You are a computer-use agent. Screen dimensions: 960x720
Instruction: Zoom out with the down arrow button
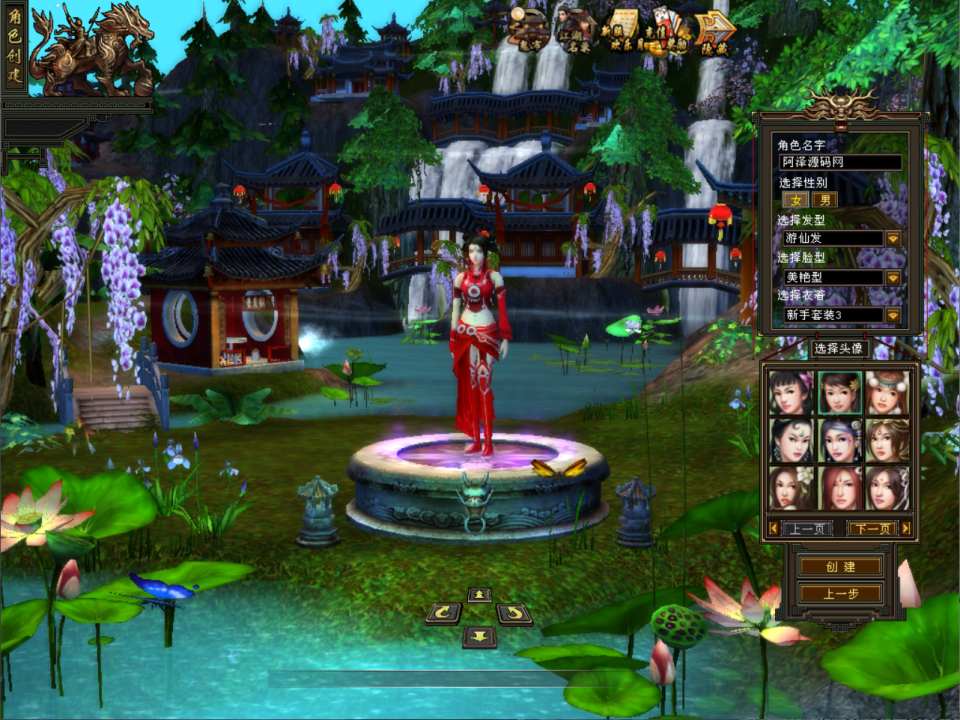point(479,636)
